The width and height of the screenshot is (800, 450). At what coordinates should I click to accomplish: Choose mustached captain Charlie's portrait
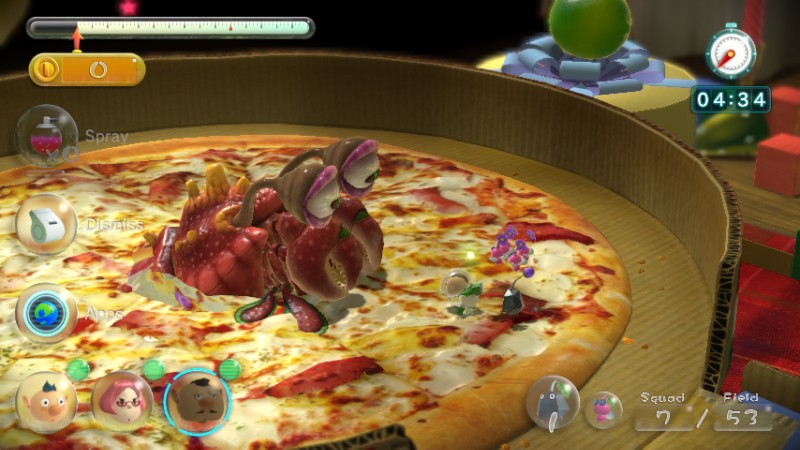[197, 402]
